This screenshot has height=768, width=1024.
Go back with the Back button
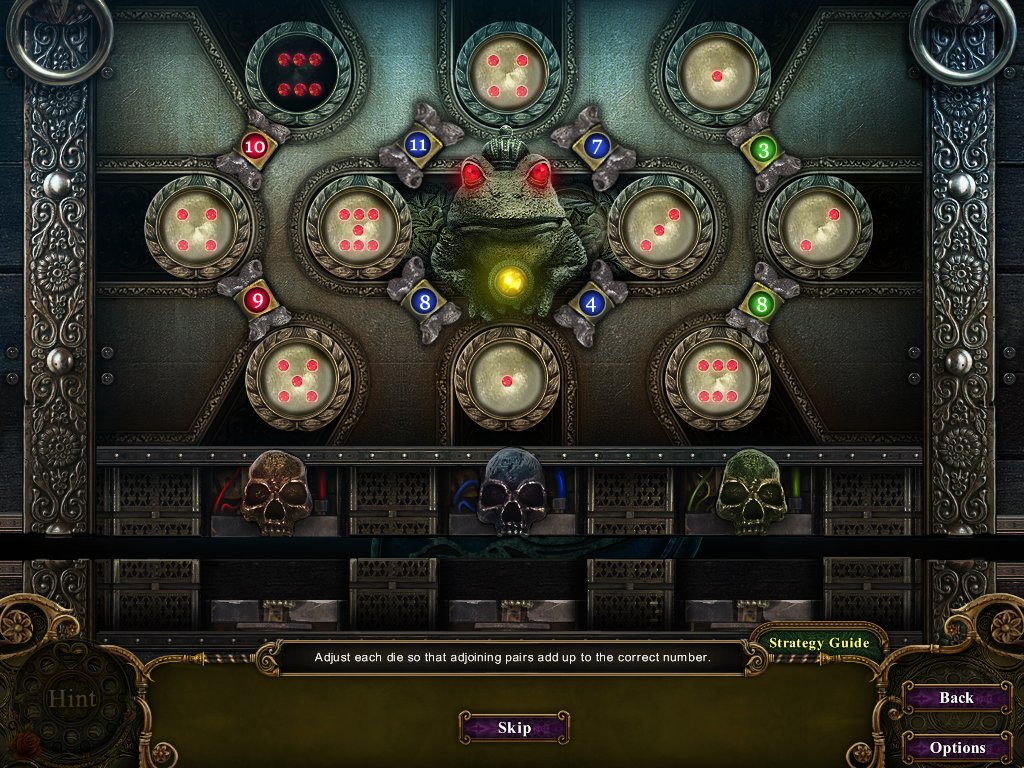(x=956, y=698)
